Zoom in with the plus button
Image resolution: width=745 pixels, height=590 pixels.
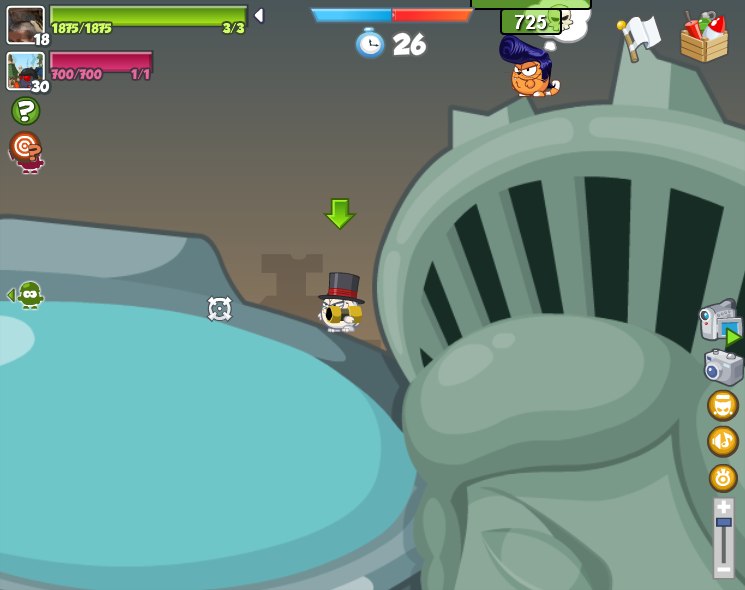pyautogui.click(x=723, y=508)
